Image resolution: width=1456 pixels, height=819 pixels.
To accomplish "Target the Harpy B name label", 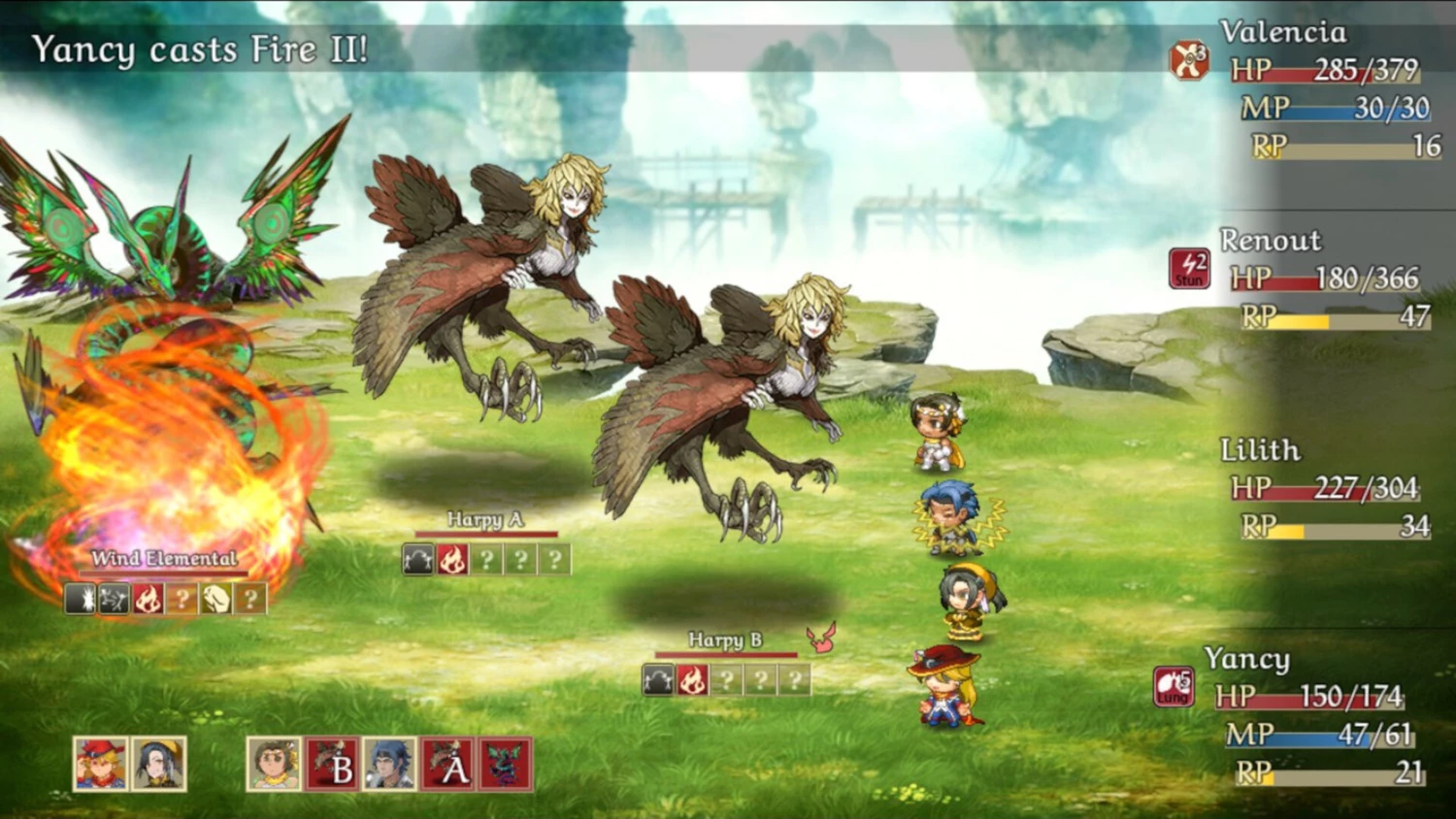I will 724,640.
